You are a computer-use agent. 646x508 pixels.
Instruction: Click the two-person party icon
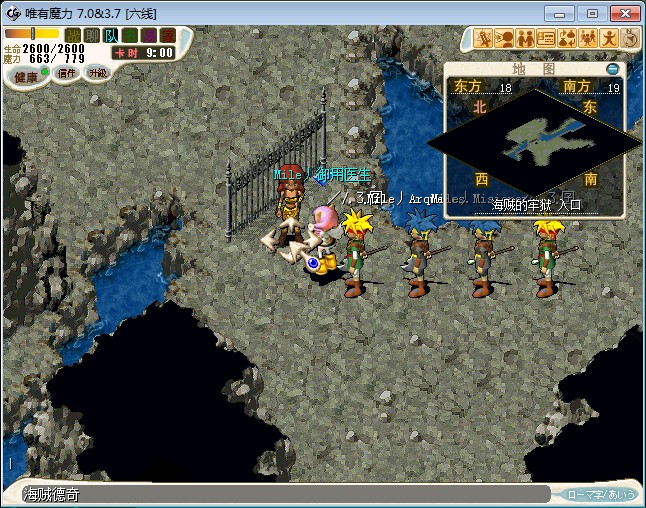point(525,38)
